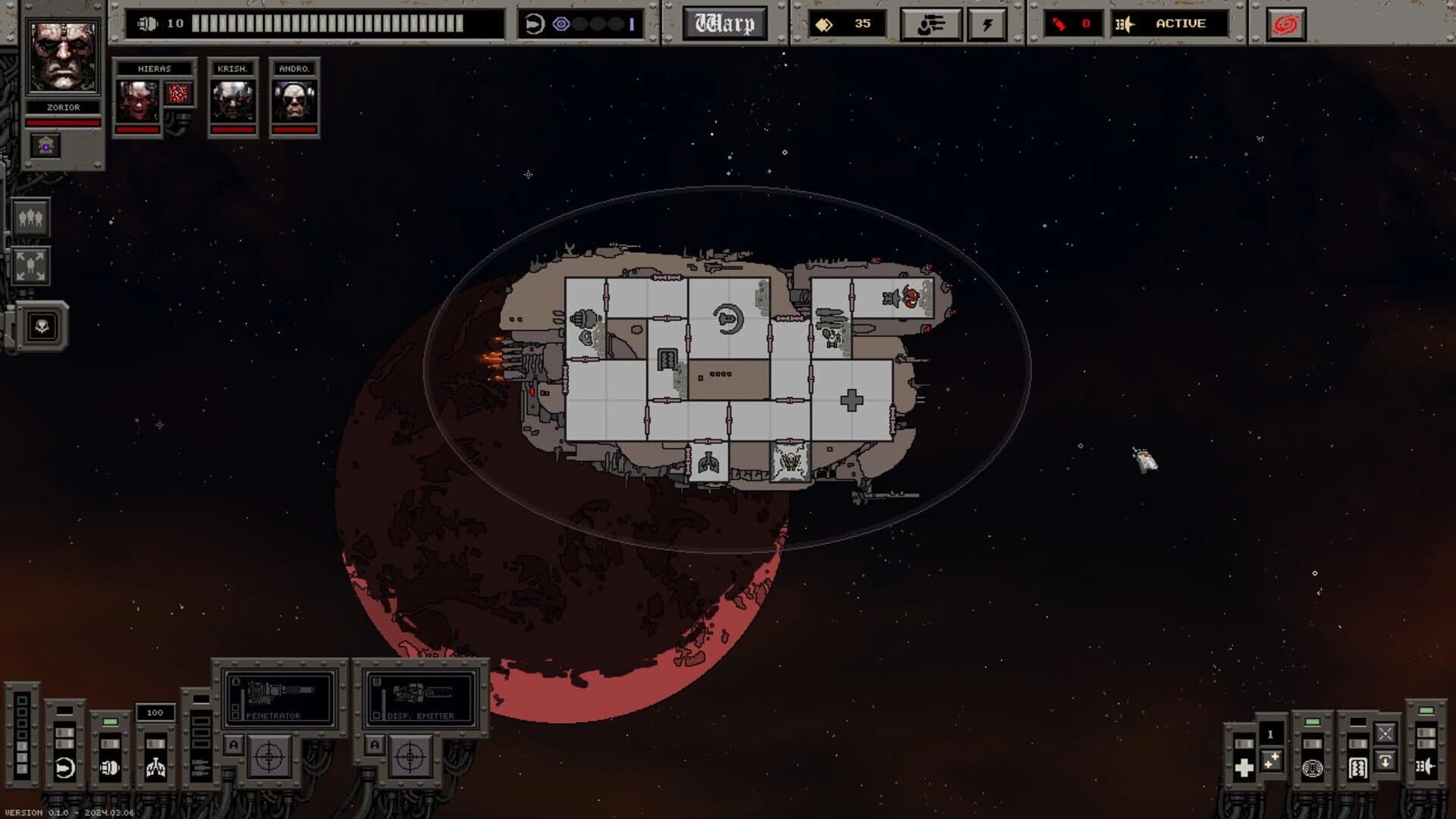
Task: Open the crew roster icon on left sidebar
Action: point(29,220)
